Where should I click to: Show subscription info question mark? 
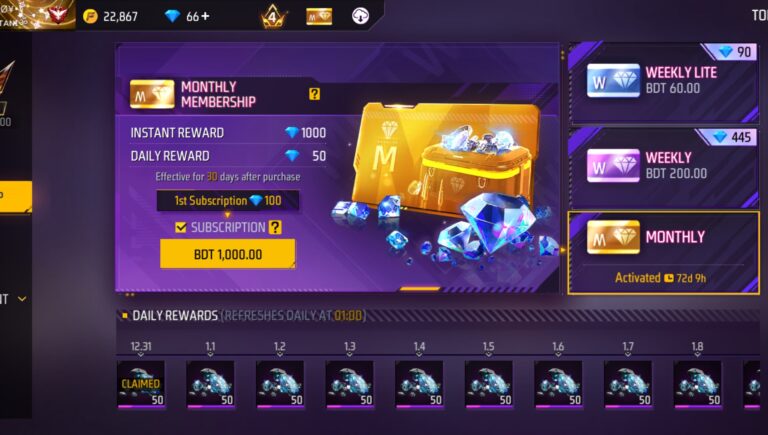click(x=275, y=228)
